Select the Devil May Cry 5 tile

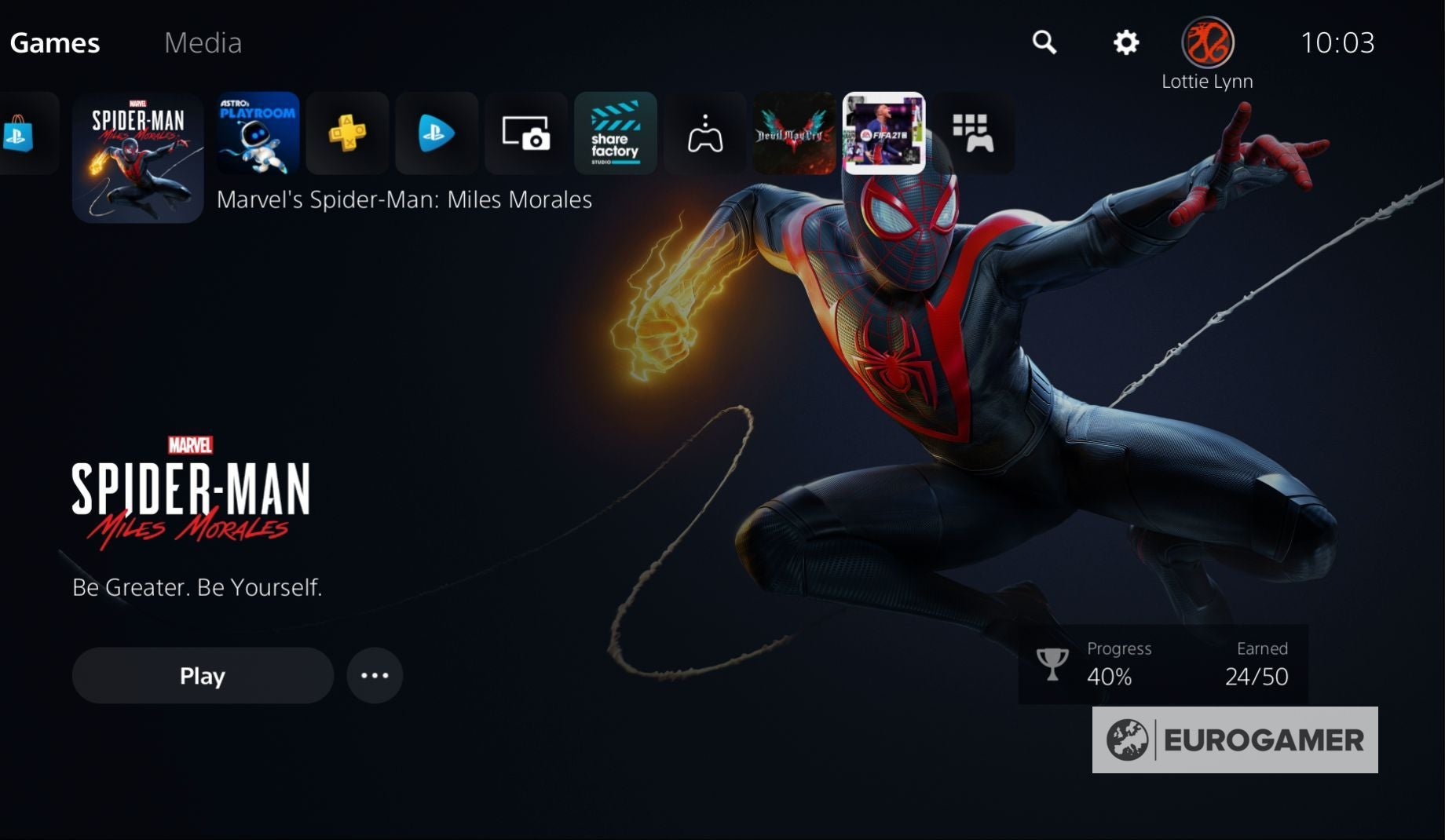[794, 133]
